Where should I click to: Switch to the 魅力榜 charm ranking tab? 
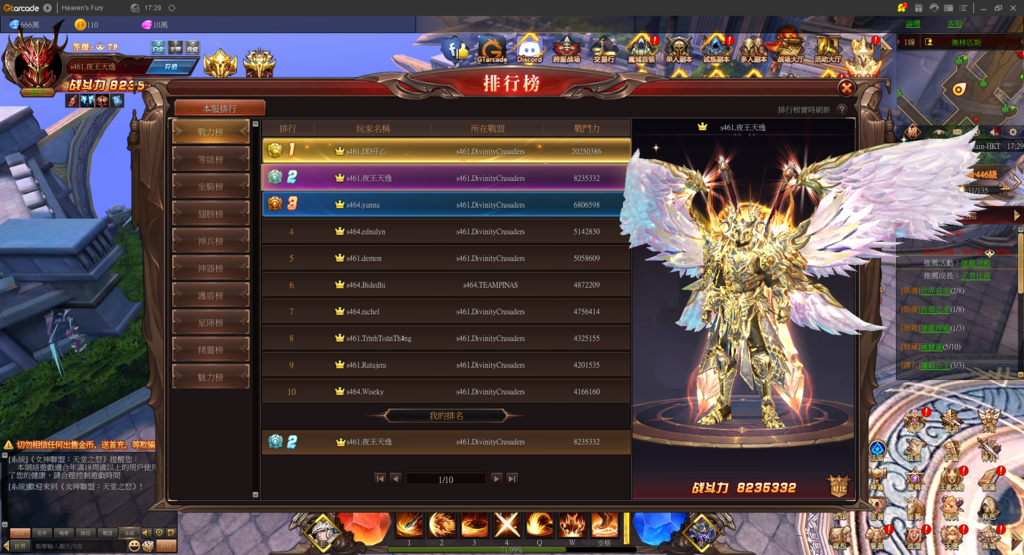(210, 377)
